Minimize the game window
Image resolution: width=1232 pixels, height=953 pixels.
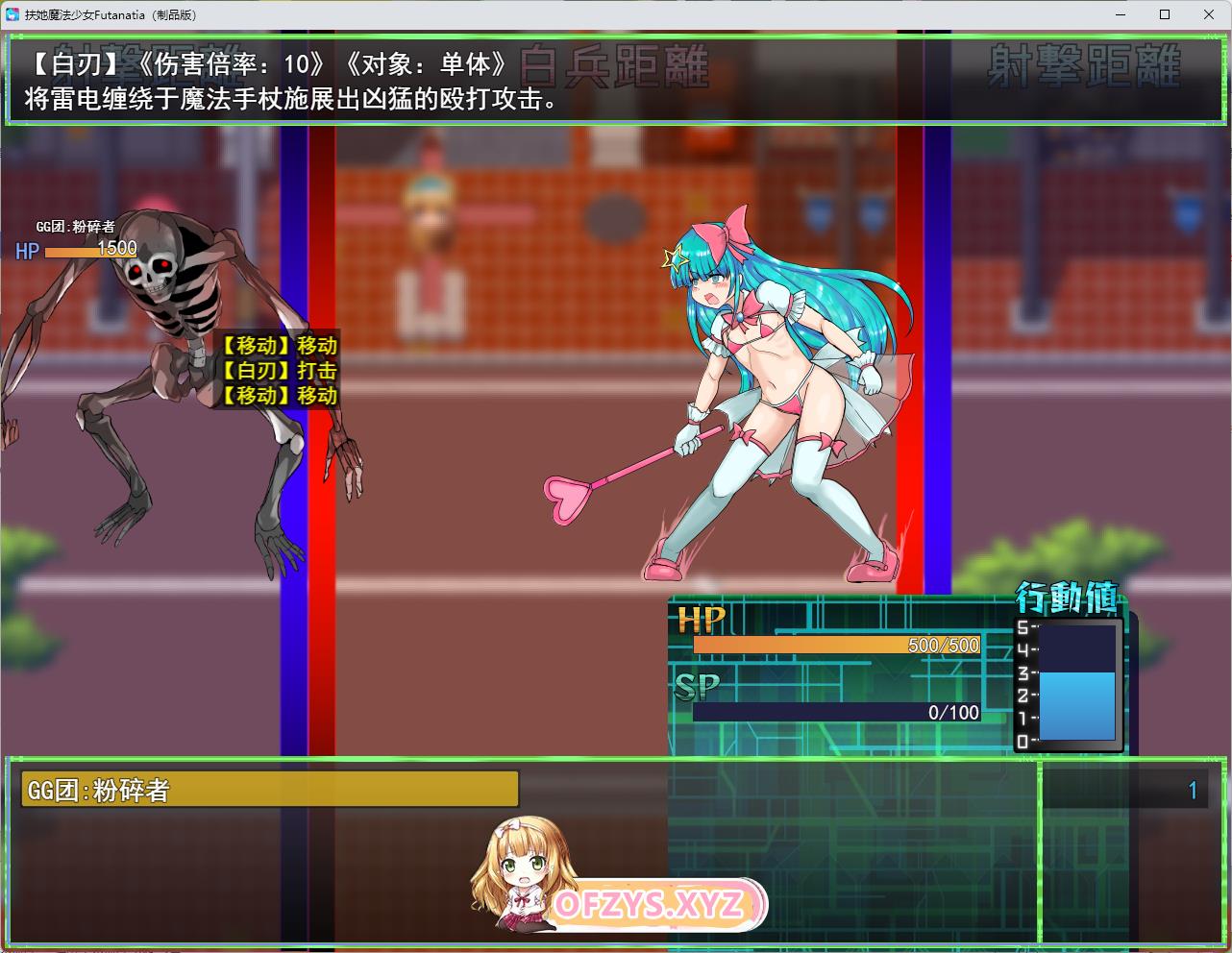point(1121,14)
